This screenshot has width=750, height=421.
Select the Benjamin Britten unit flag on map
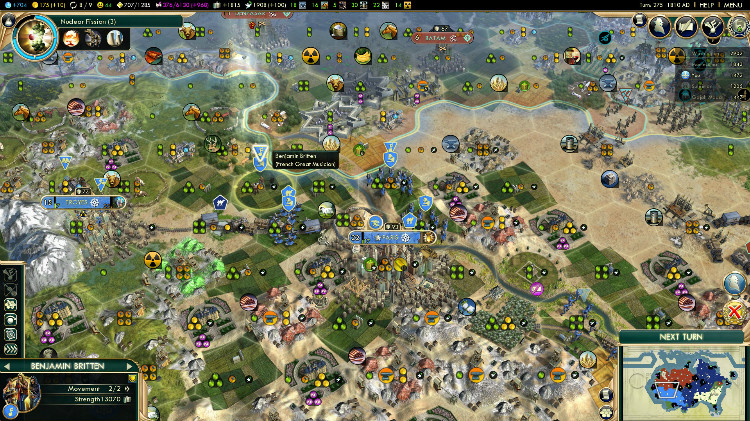point(261,155)
